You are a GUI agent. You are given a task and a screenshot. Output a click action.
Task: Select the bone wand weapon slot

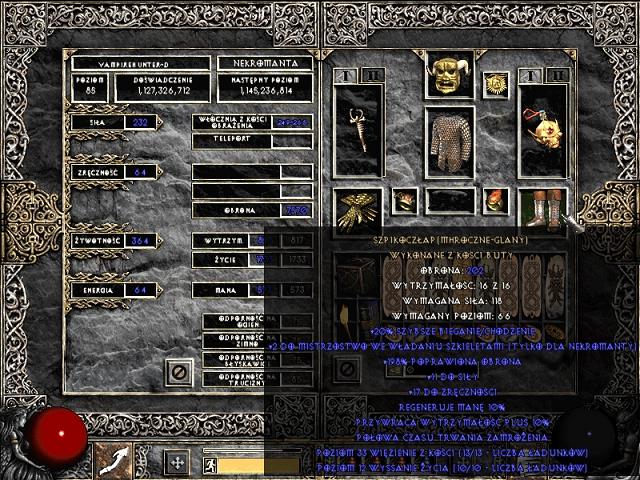tap(357, 132)
